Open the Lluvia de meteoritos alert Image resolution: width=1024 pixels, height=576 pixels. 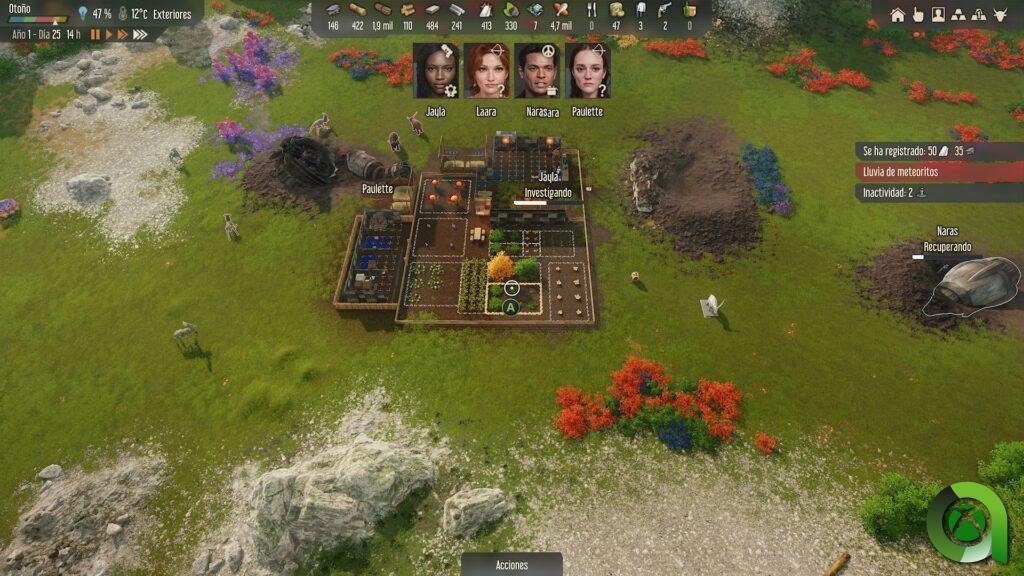938,172
